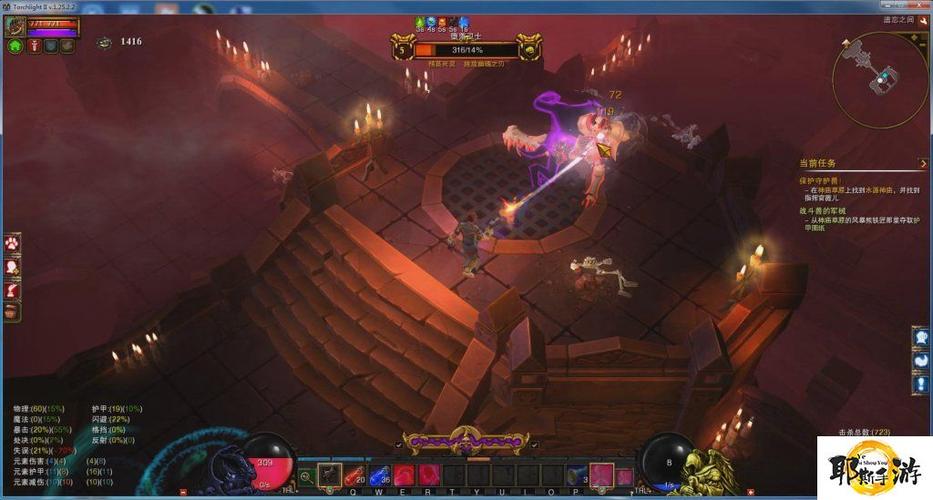The width and height of the screenshot is (933, 500).
Task: Activate the blue scroll hotbar item
Action: point(577,475)
